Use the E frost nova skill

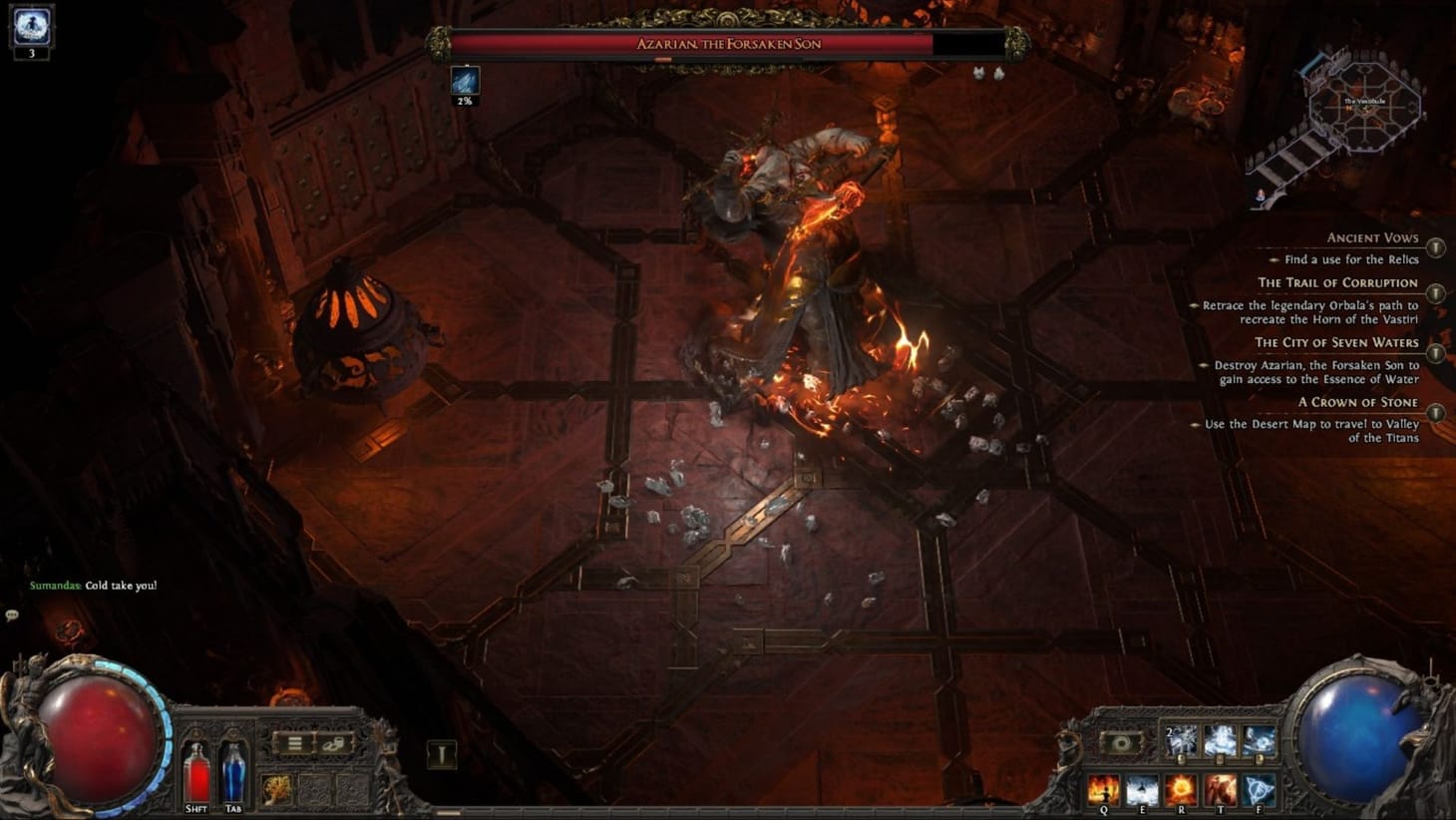tap(1143, 790)
